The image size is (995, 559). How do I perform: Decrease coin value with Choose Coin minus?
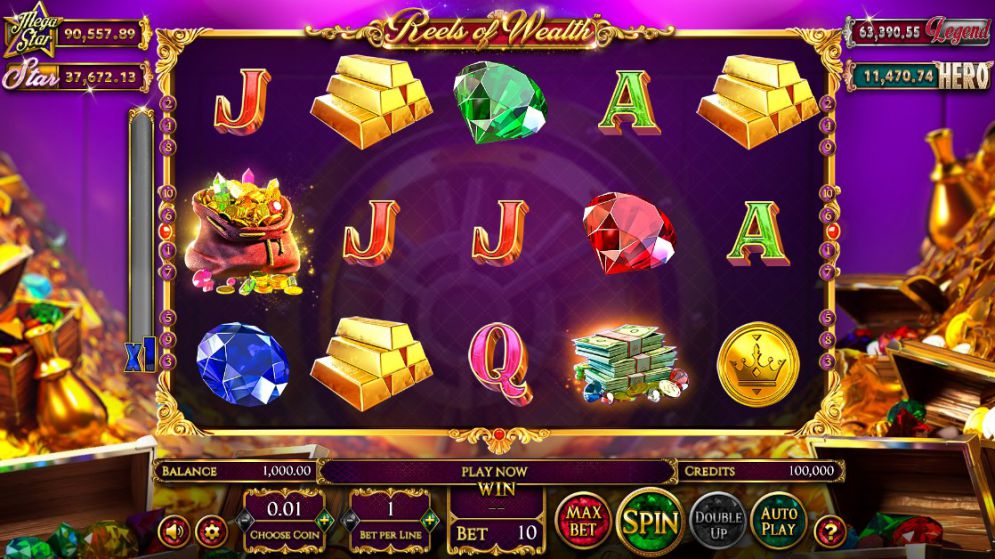pos(243,520)
